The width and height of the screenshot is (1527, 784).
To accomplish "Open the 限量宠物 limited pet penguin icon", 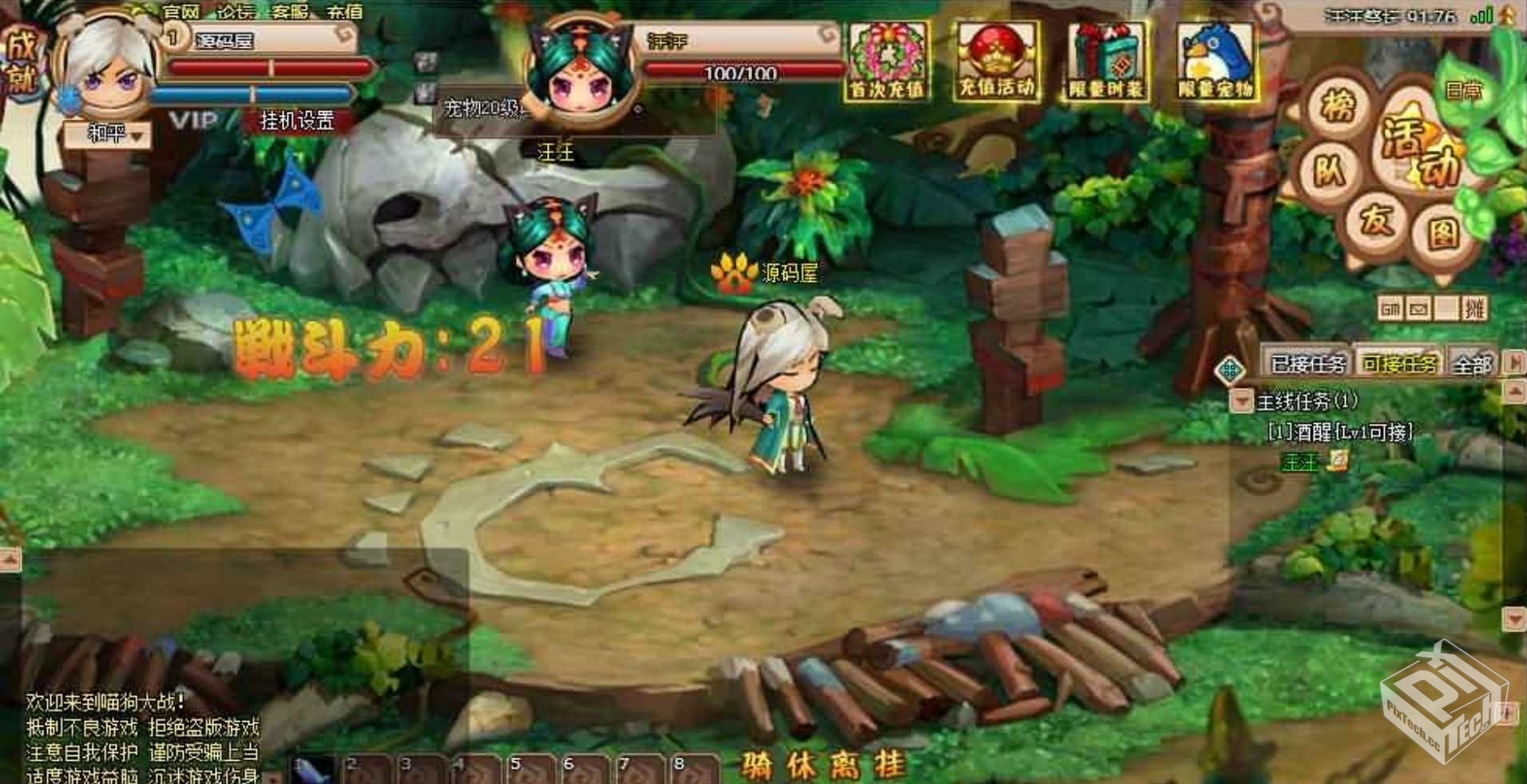I will (x=1215, y=61).
